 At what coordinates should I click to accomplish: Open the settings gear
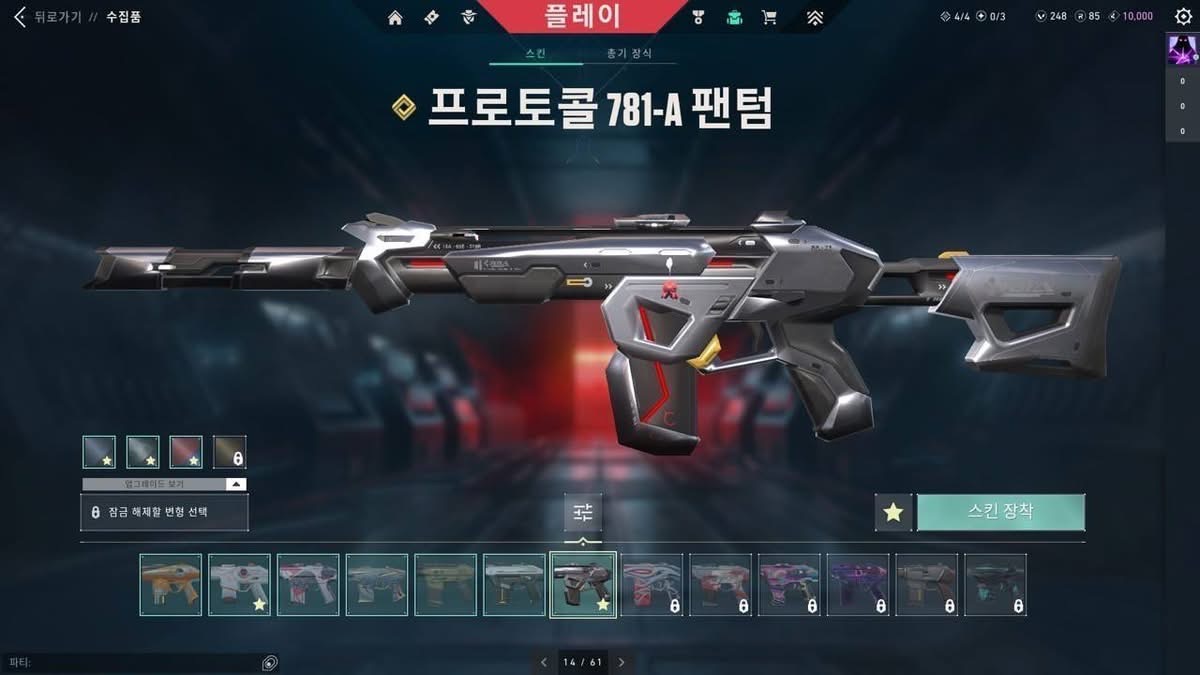coord(1183,17)
